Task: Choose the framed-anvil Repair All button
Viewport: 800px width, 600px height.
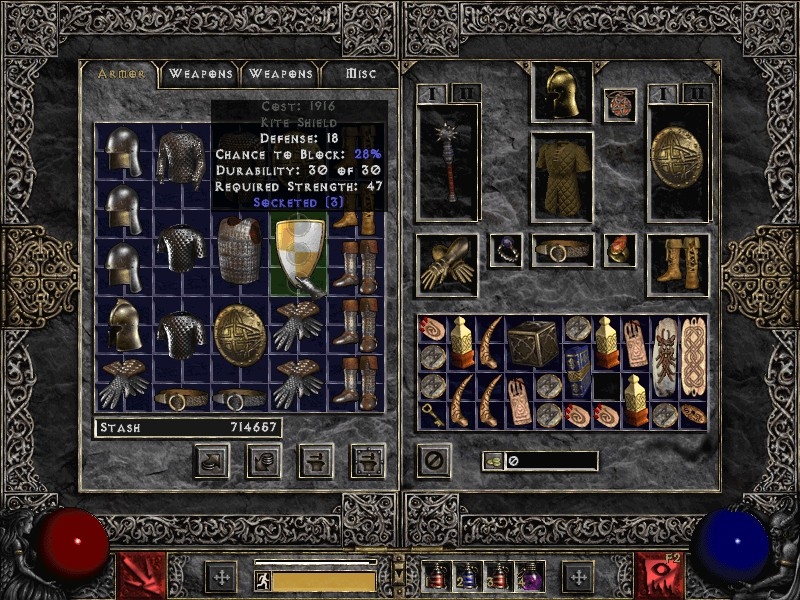Action: pyautogui.click(x=368, y=460)
